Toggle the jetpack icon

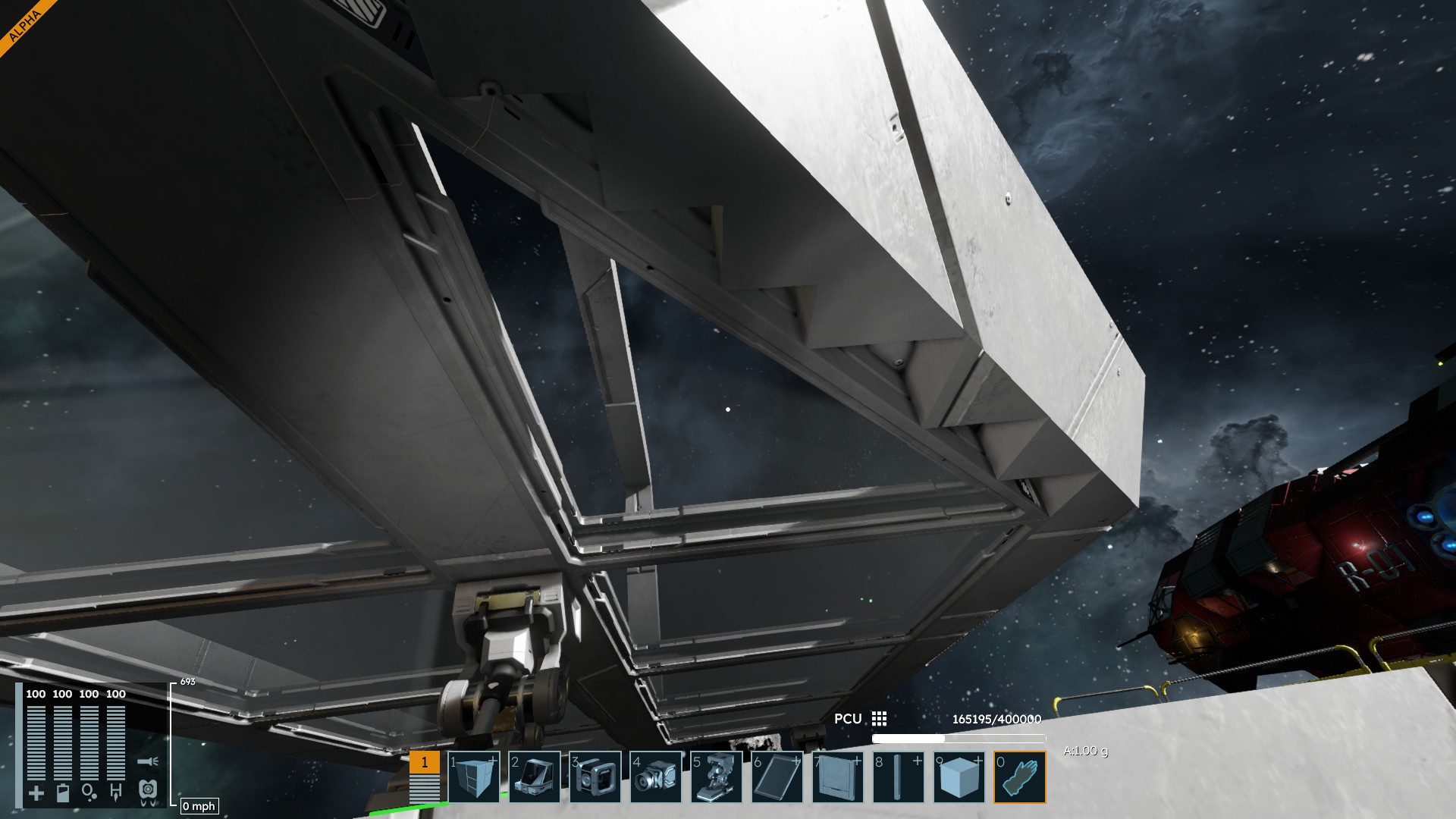(148, 792)
